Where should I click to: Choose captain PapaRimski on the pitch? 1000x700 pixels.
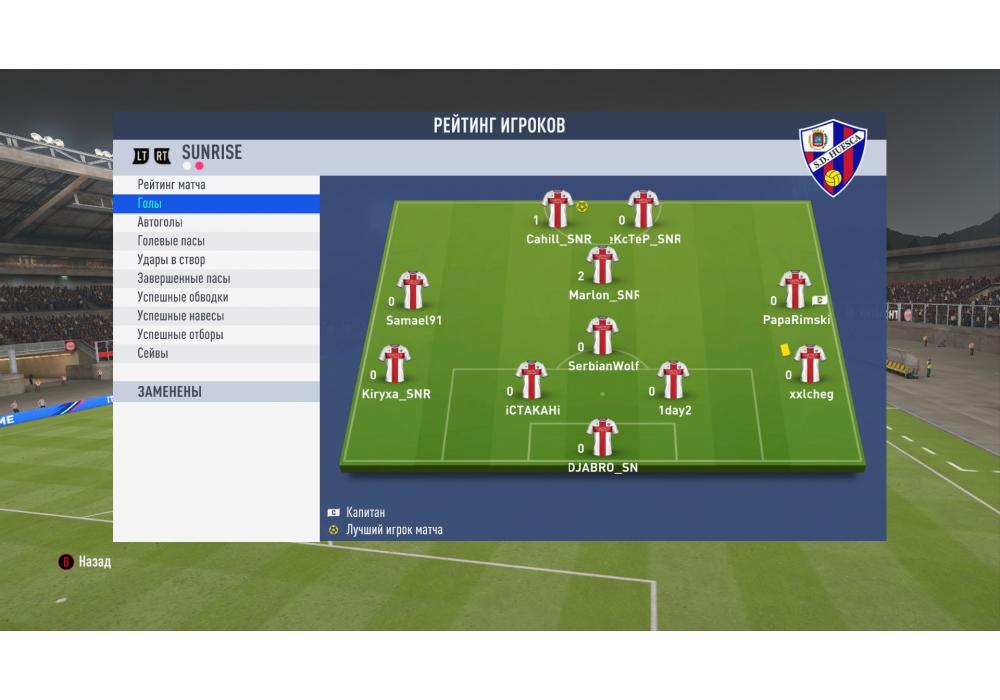tap(794, 290)
